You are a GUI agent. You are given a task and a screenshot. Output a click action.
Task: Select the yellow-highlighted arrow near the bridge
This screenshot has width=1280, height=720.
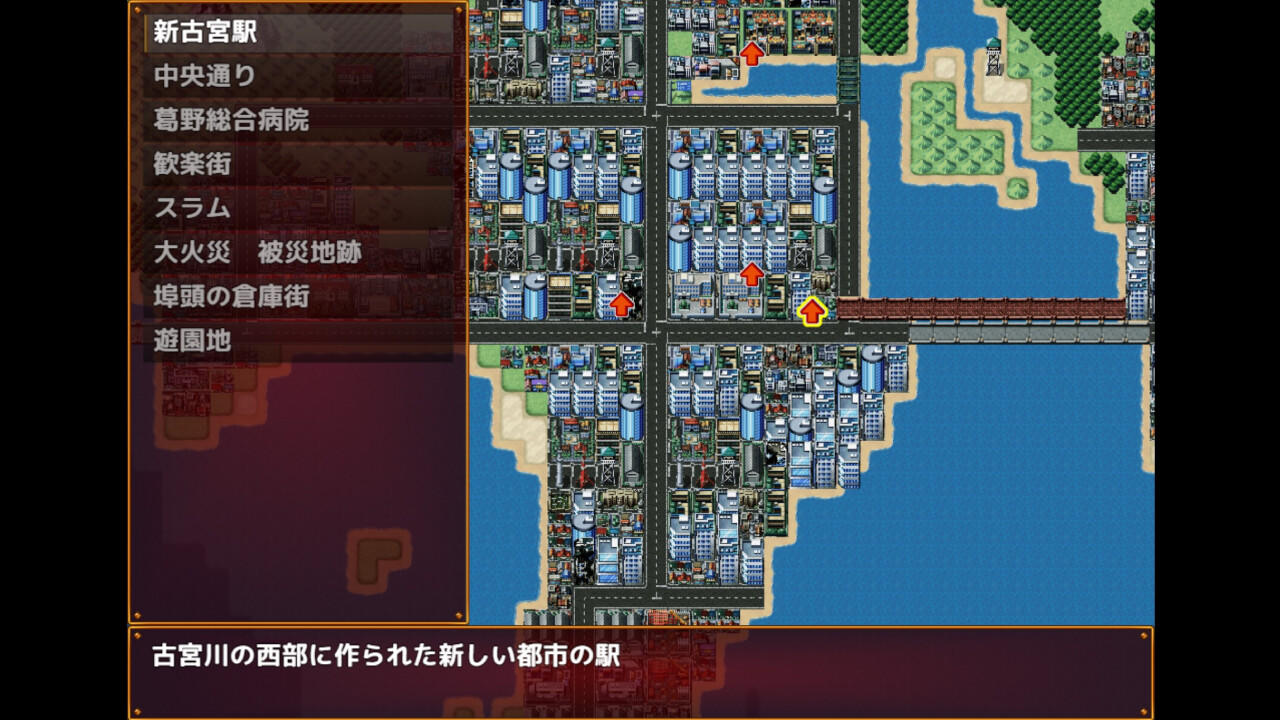[812, 310]
